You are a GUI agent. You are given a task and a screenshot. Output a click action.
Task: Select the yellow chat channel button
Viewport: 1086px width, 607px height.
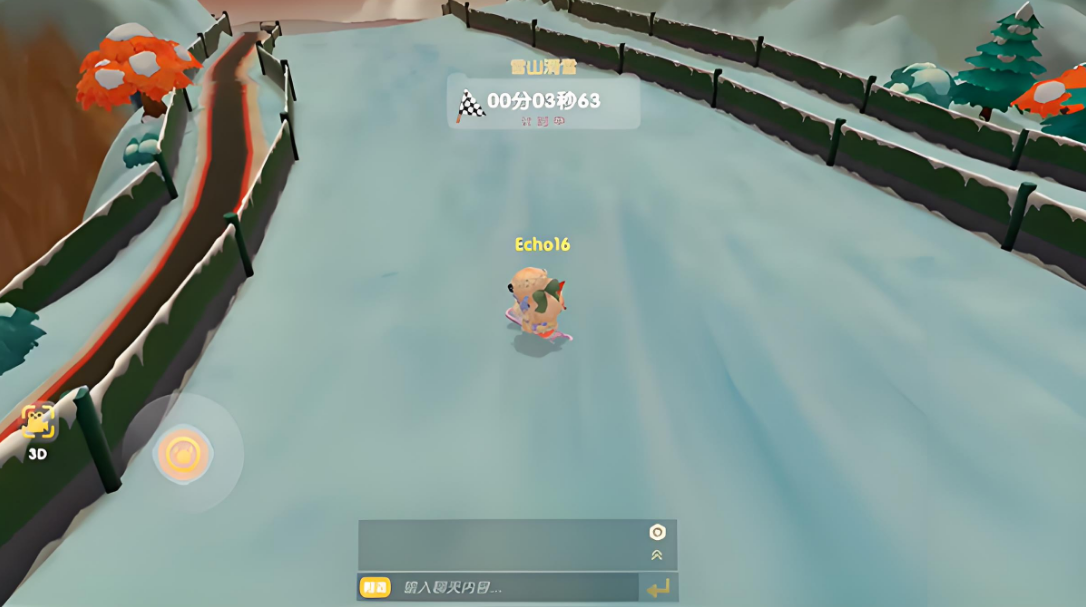tap(375, 588)
